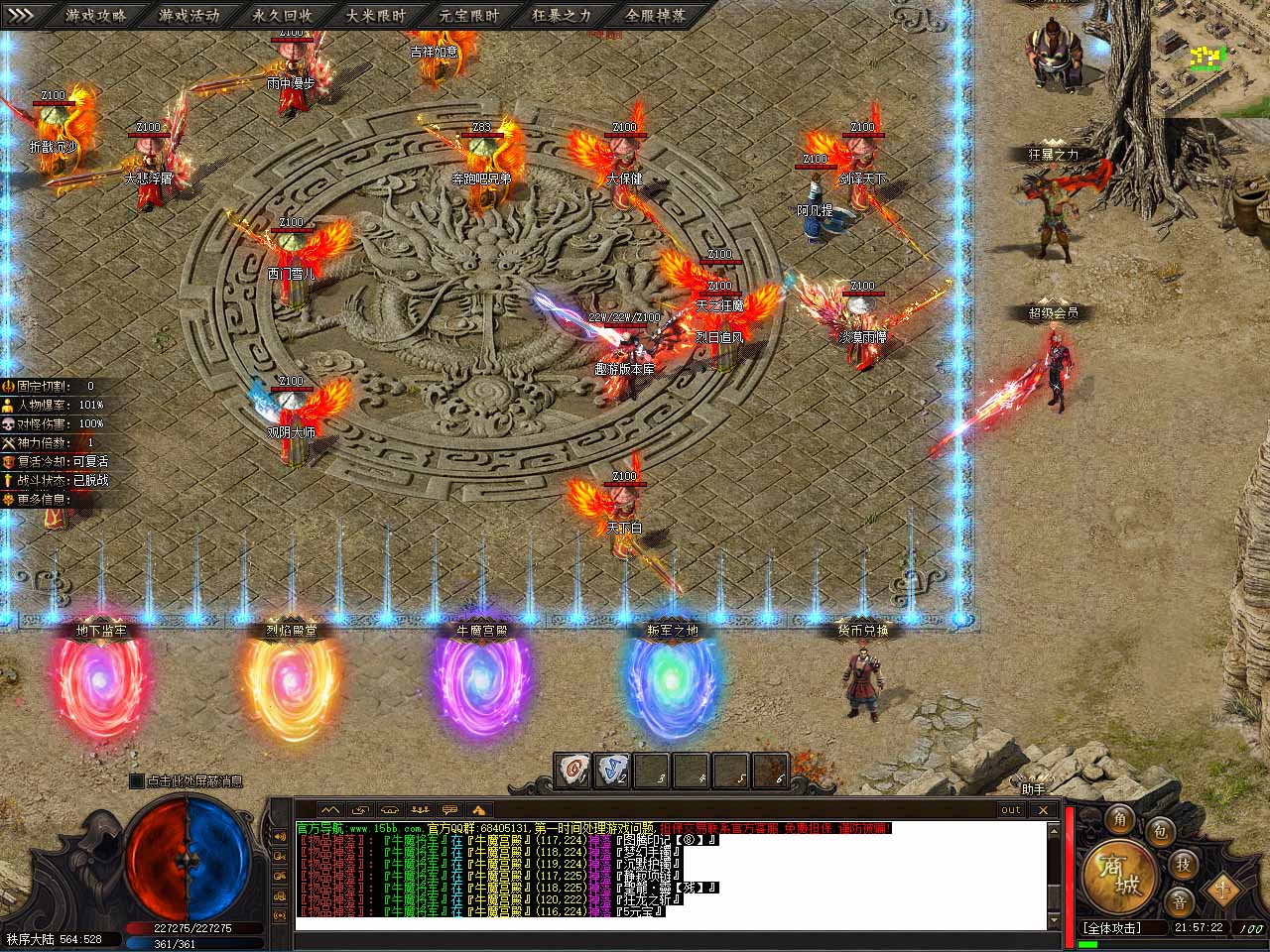Select the 永久回收 menu entry
The width and height of the screenshot is (1270, 952).
(283, 16)
